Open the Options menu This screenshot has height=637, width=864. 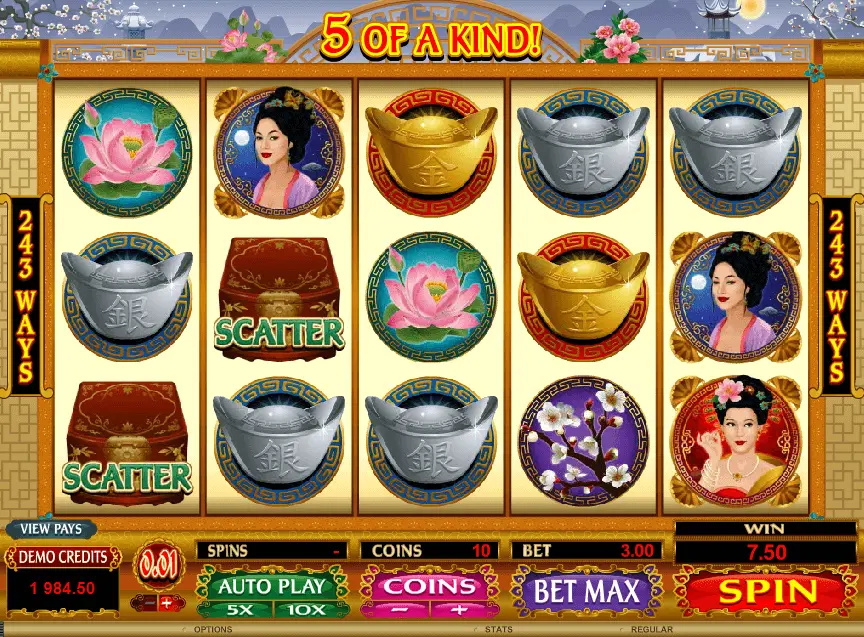pos(213,630)
